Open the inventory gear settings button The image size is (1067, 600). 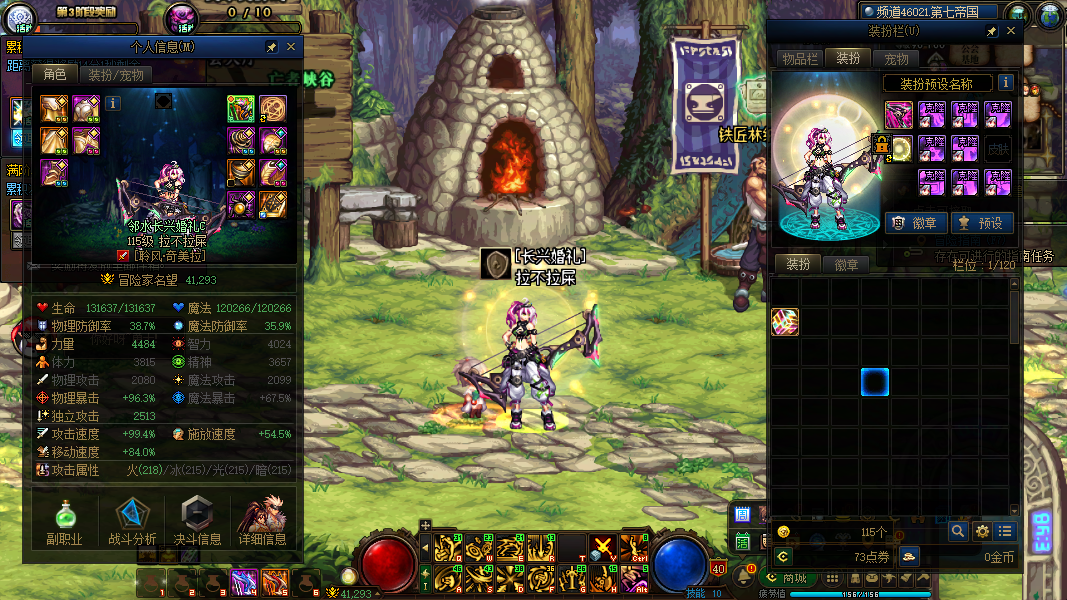pos(983,531)
